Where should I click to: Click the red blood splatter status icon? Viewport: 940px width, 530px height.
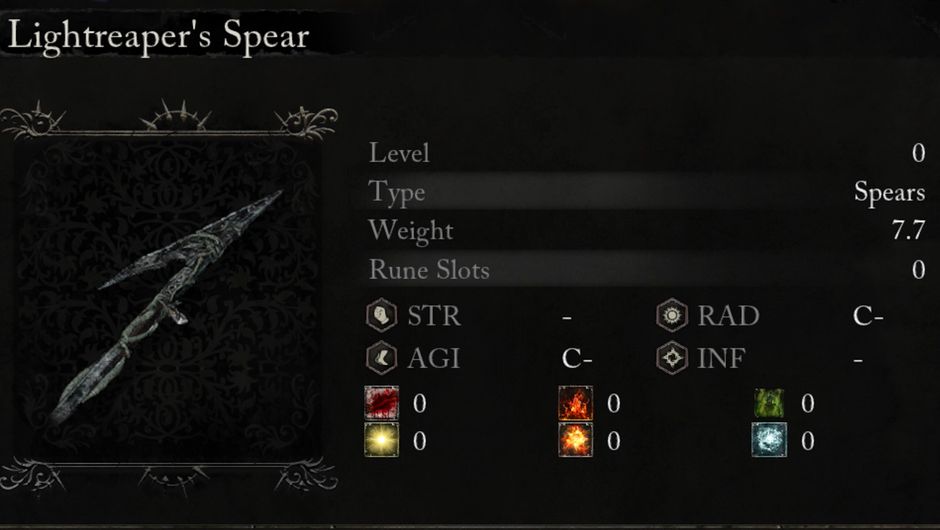382,402
